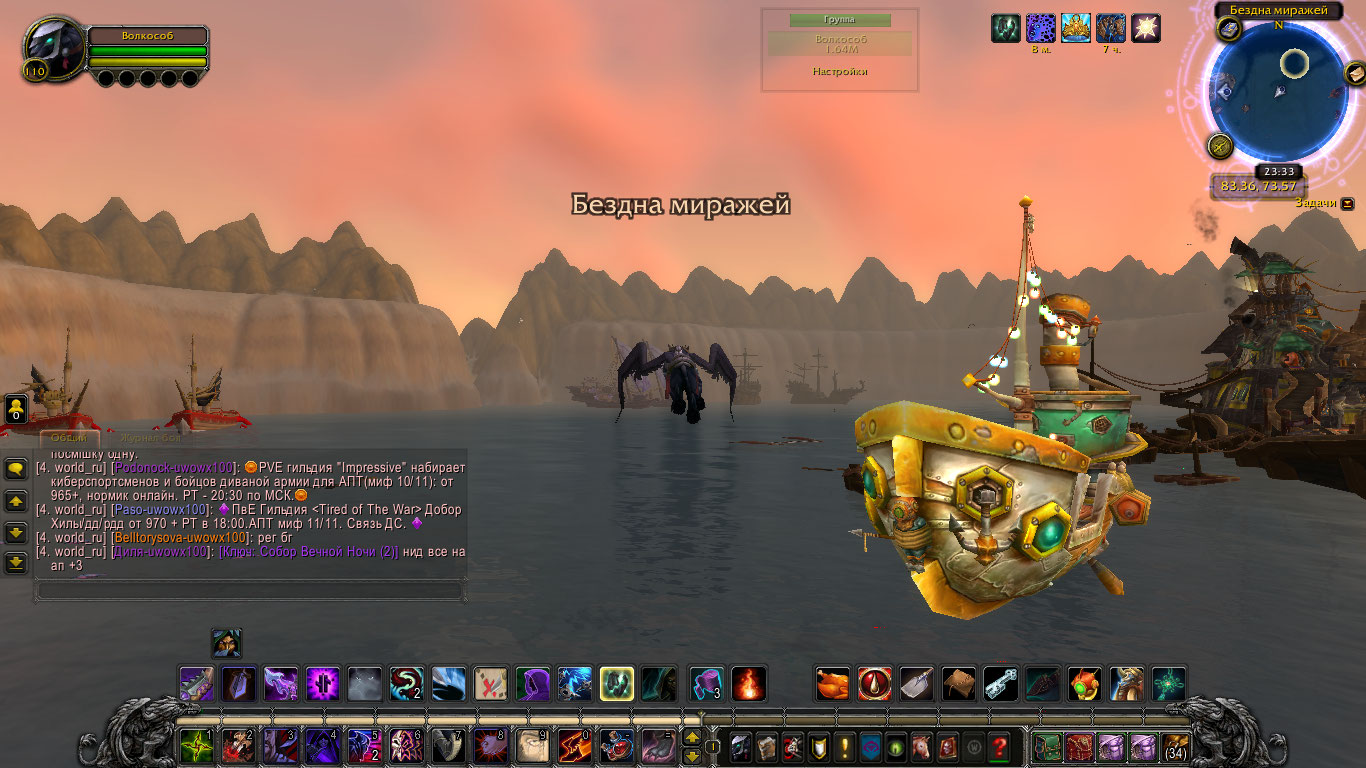
Task: Click the golden crown buff icon
Action: [1075, 28]
